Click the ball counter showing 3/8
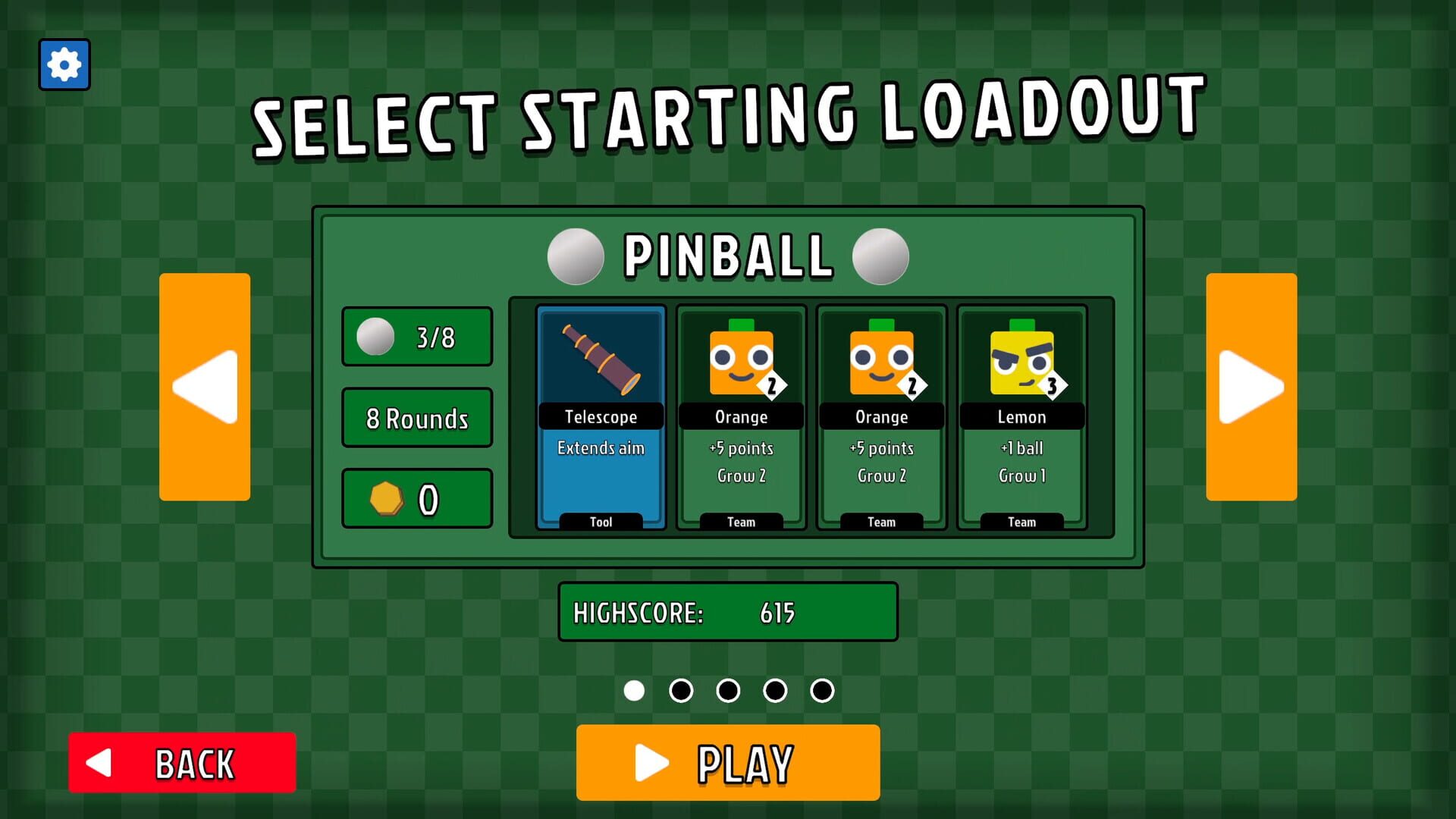Viewport: 1456px width, 819px height. (x=416, y=337)
